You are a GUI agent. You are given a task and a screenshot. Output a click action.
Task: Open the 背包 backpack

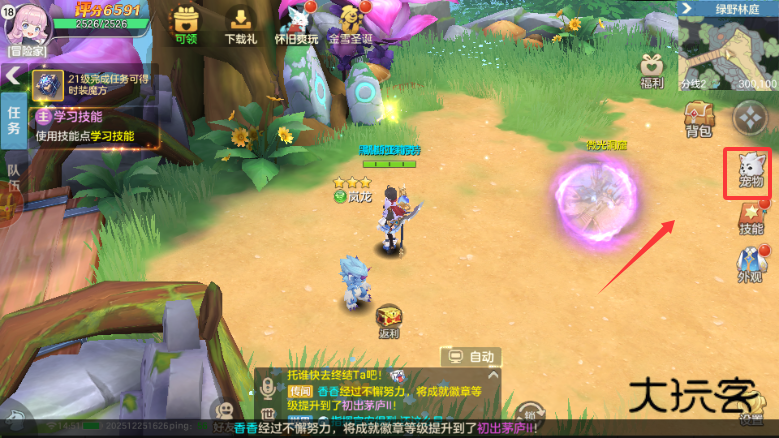pos(699,120)
